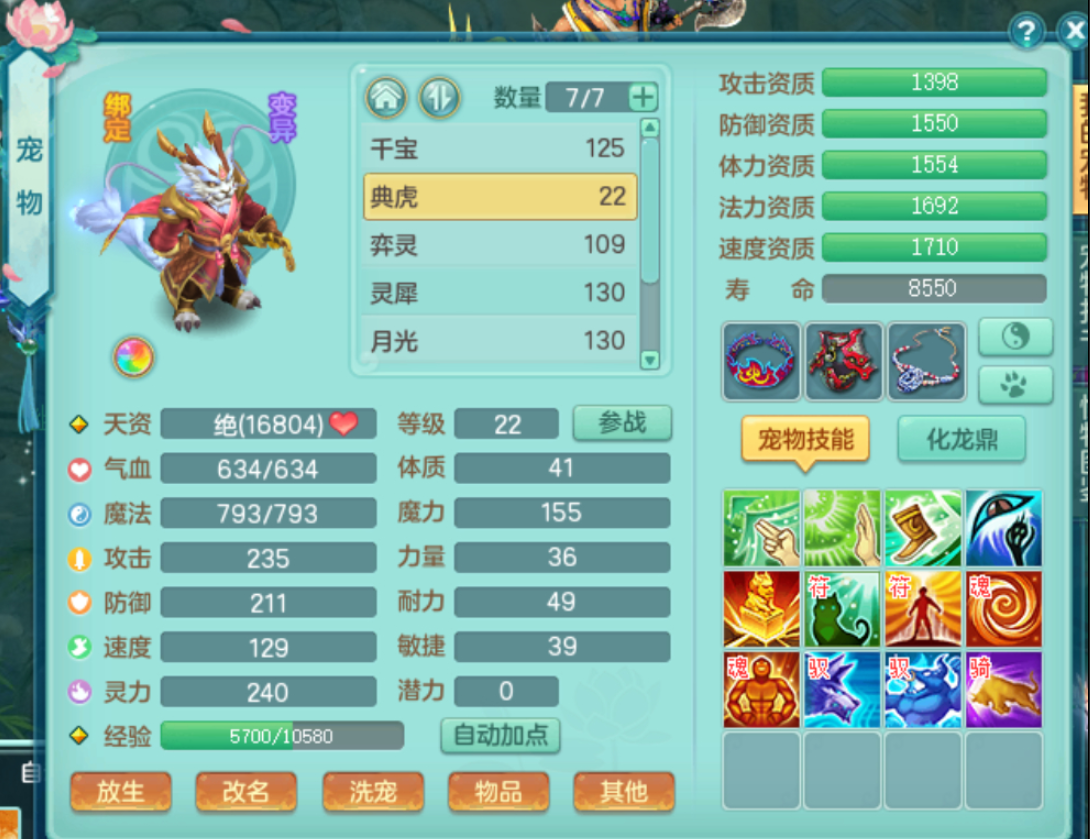Click the yin-yang symbol button

tap(1014, 338)
